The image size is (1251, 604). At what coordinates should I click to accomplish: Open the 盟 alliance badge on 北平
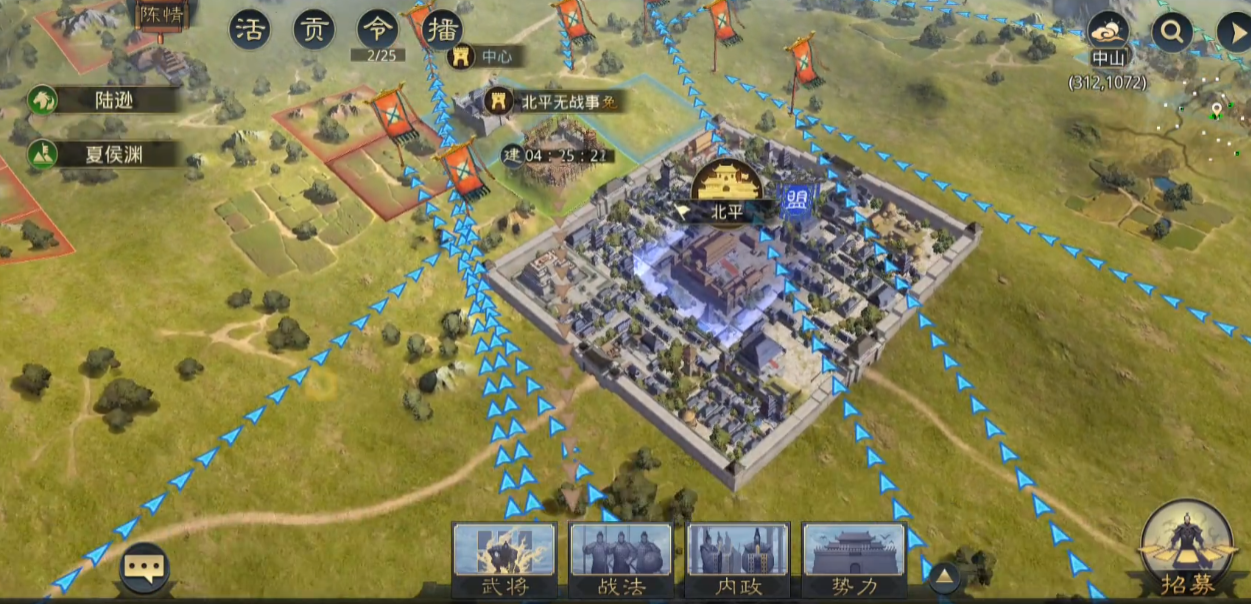(797, 198)
